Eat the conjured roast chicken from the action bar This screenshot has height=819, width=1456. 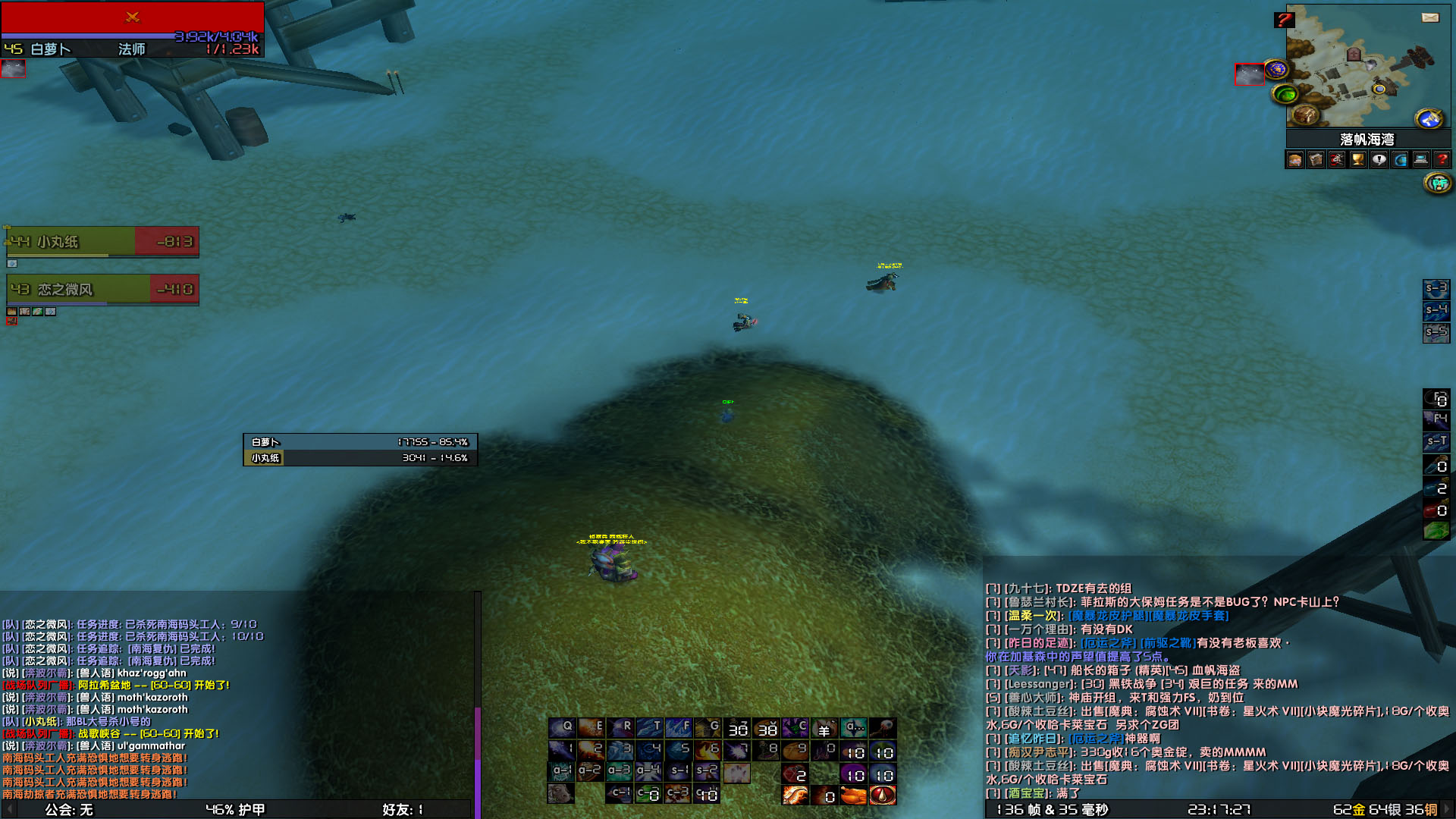point(855,796)
